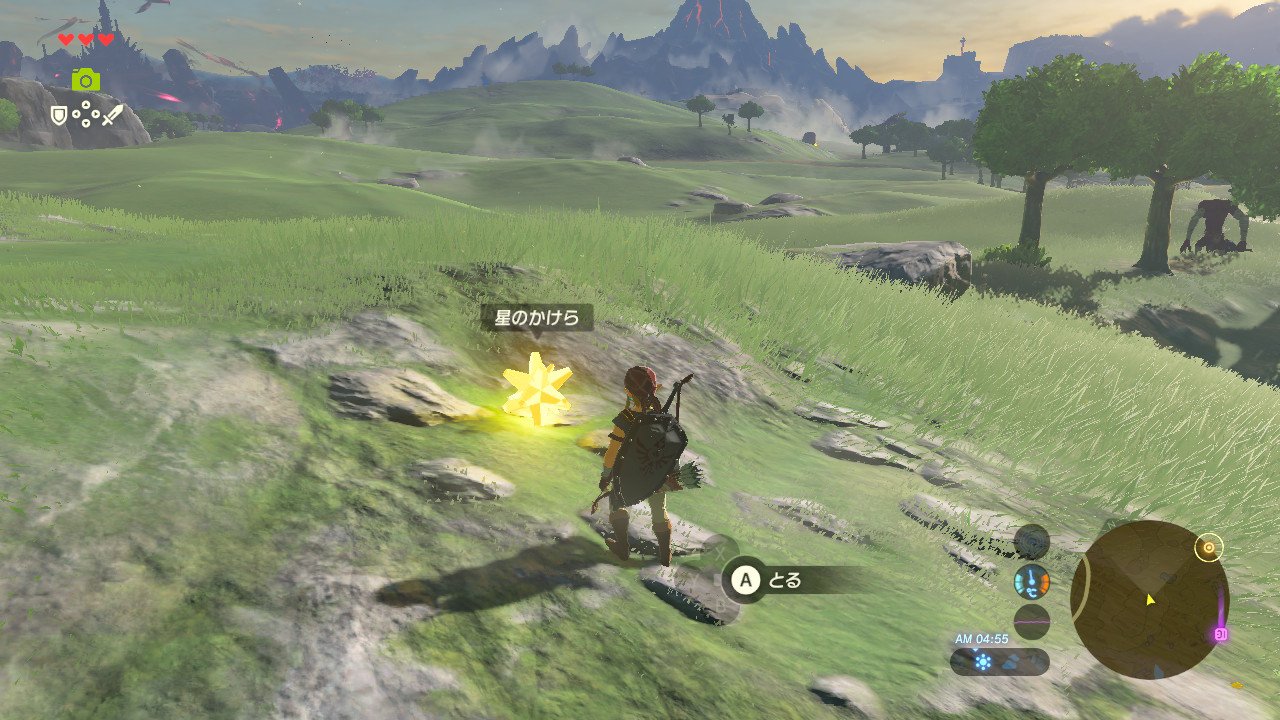The height and width of the screenshot is (720, 1280).
Task: Click the thermometer temperature gauge
Action: pyautogui.click(x=1031, y=581)
